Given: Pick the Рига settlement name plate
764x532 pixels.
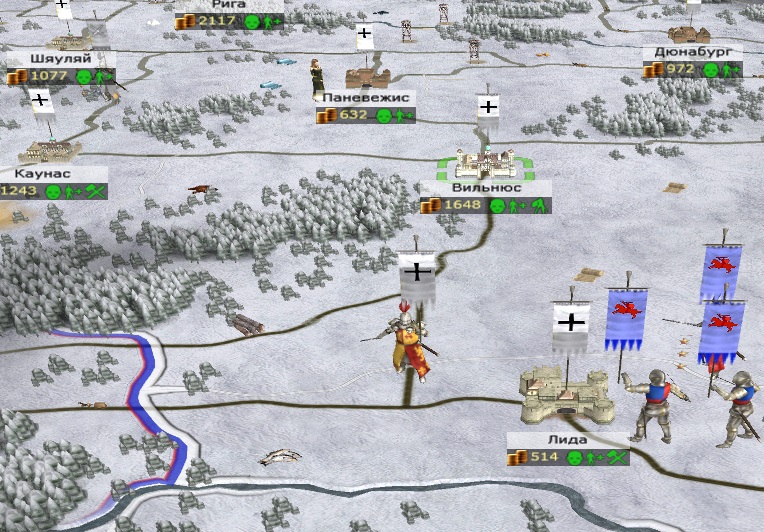Looking at the screenshot, I should click(222, 4).
